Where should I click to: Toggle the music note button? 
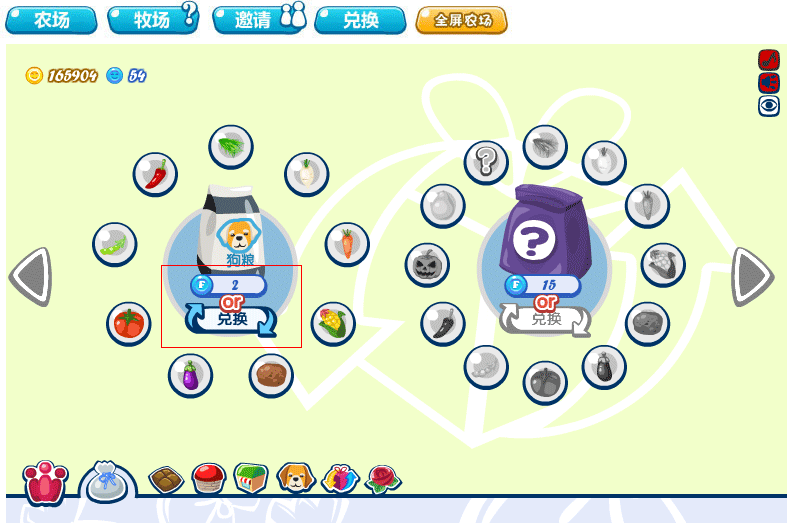pos(768,60)
